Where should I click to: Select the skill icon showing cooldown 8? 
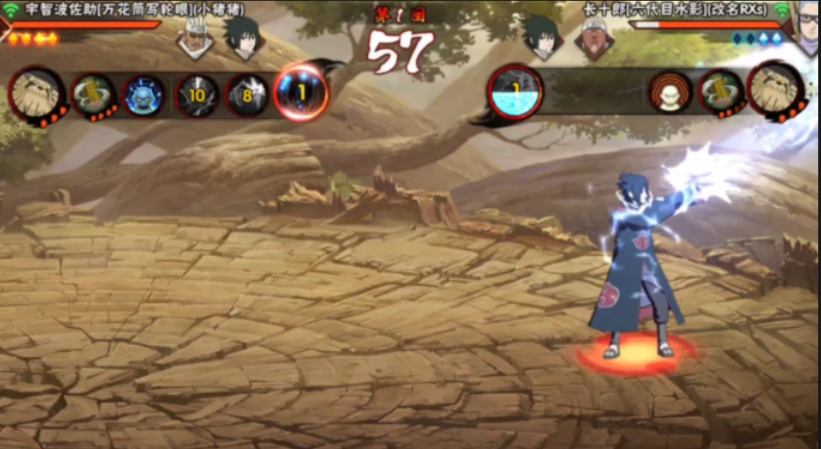tap(245, 95)
